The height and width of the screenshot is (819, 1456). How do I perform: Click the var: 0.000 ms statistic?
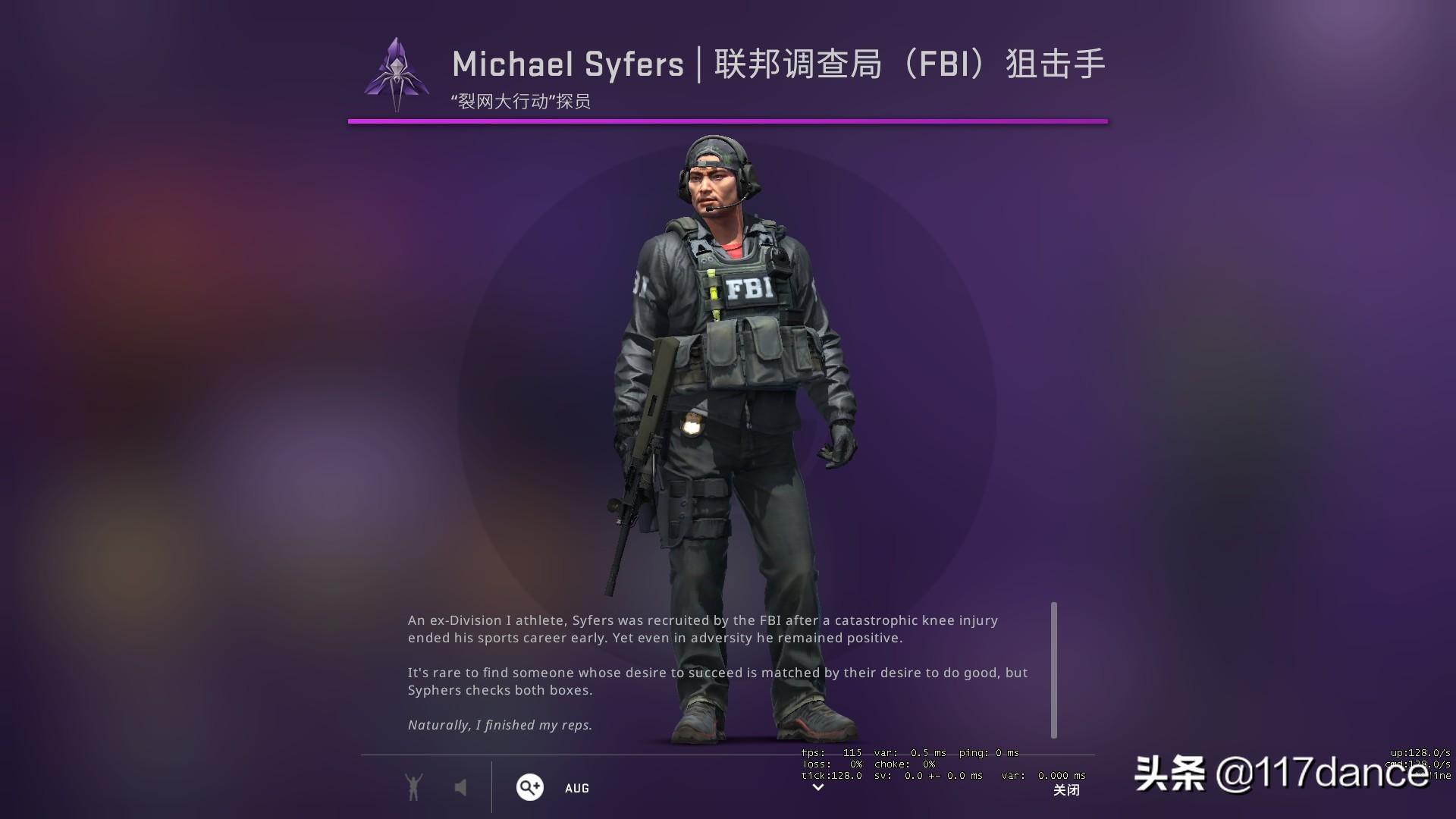(1043, 776)
